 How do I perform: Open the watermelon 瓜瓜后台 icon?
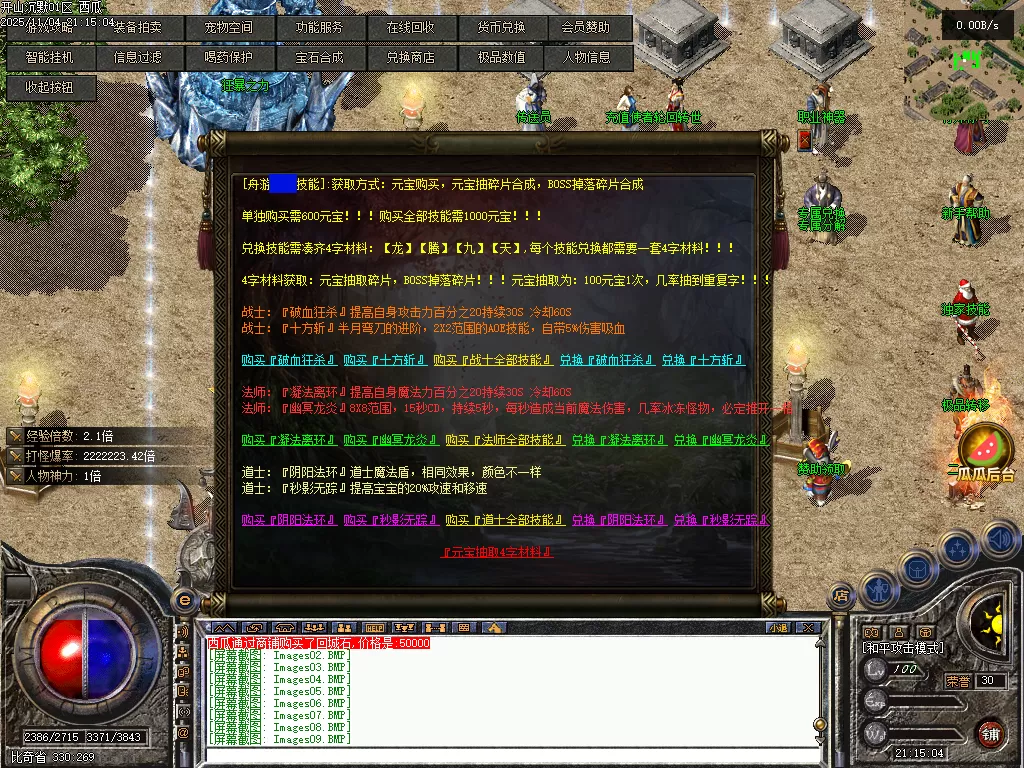pyautogui.click(x=985, y=448)
